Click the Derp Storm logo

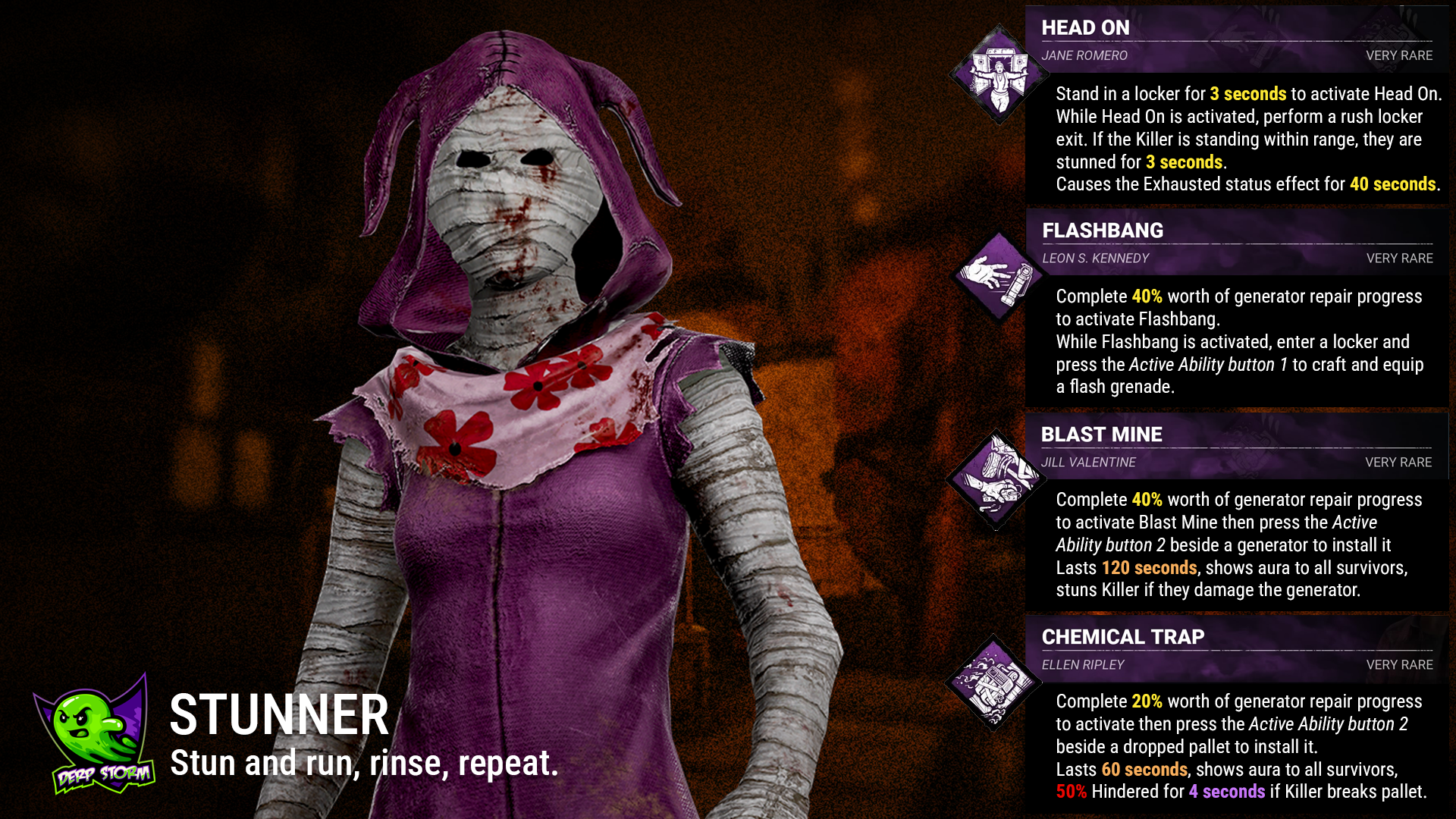[96, 736]
